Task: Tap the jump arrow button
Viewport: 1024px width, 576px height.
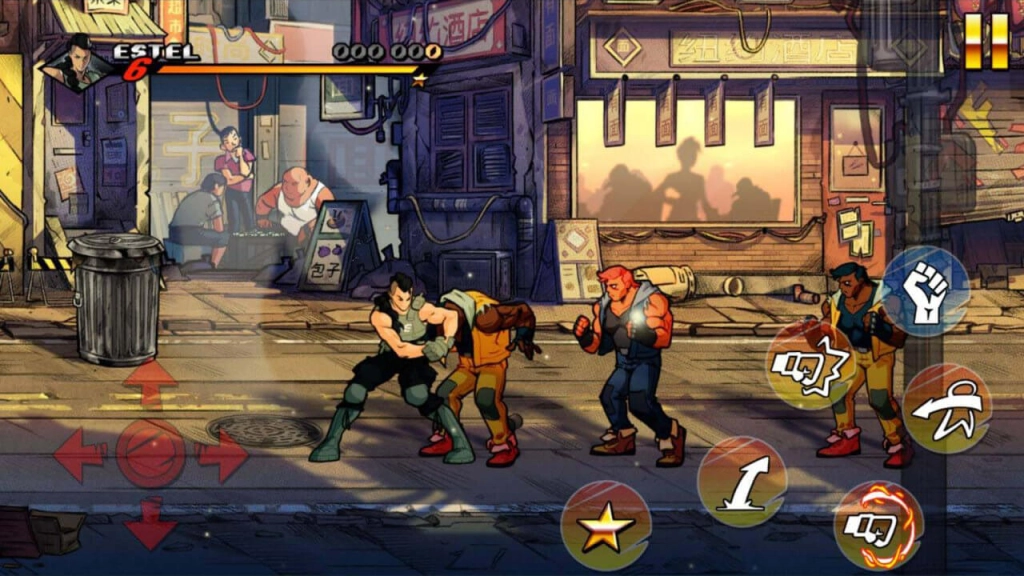Action: [741, 481]
